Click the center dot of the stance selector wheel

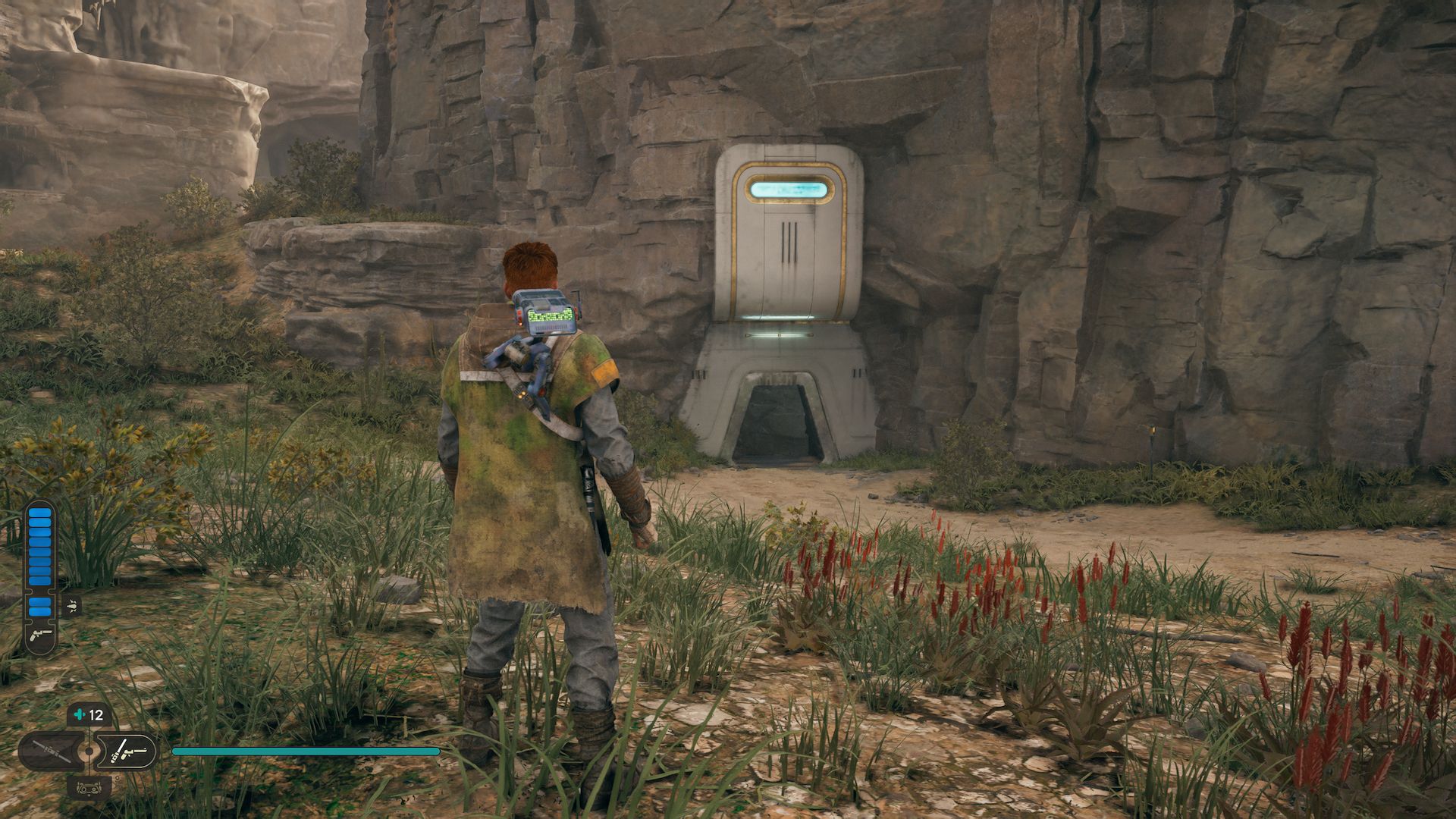(89, 751)
